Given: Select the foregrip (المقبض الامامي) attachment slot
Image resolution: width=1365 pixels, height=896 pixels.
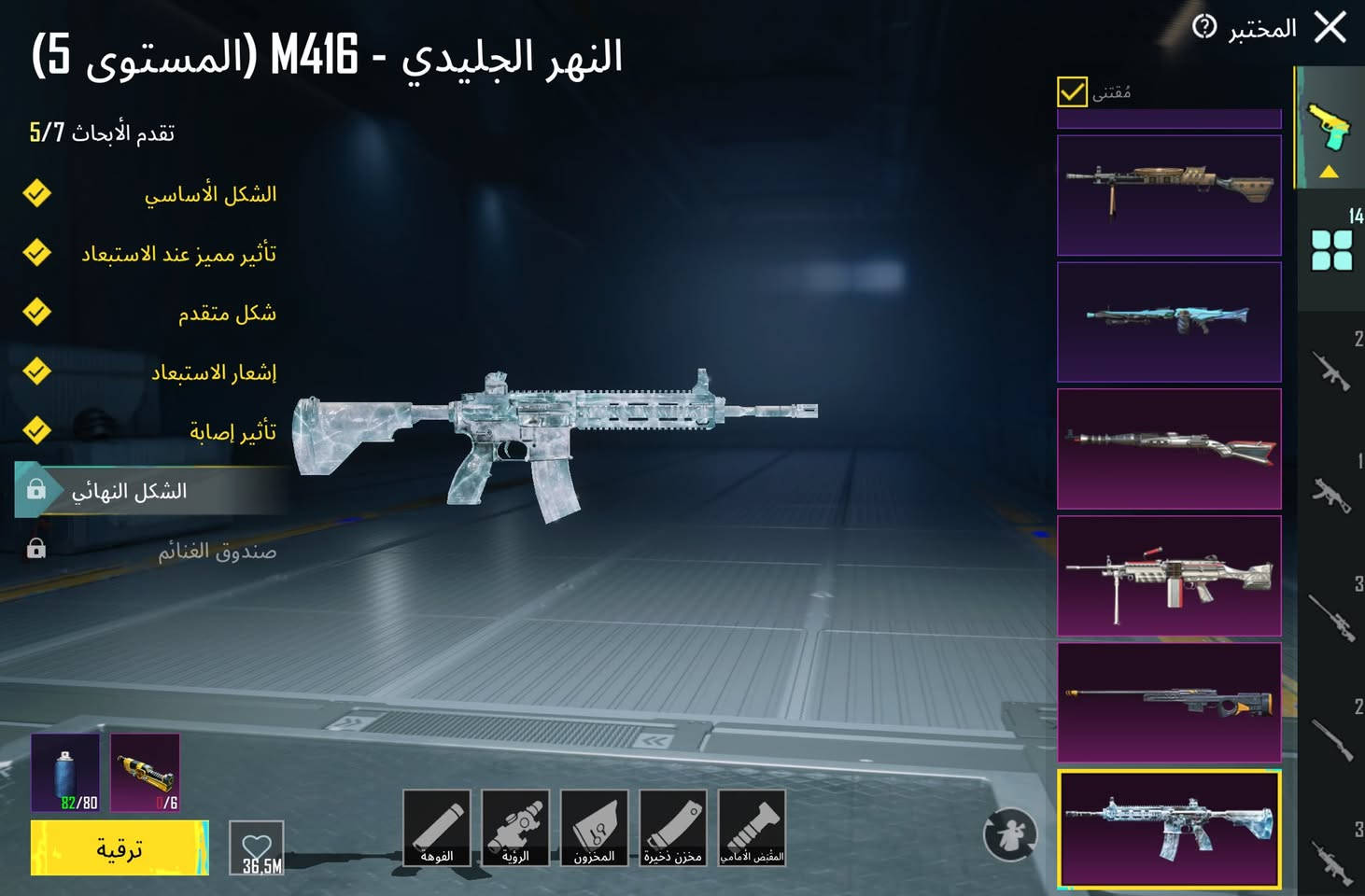Looking at the screenshot, I should 753,829.
